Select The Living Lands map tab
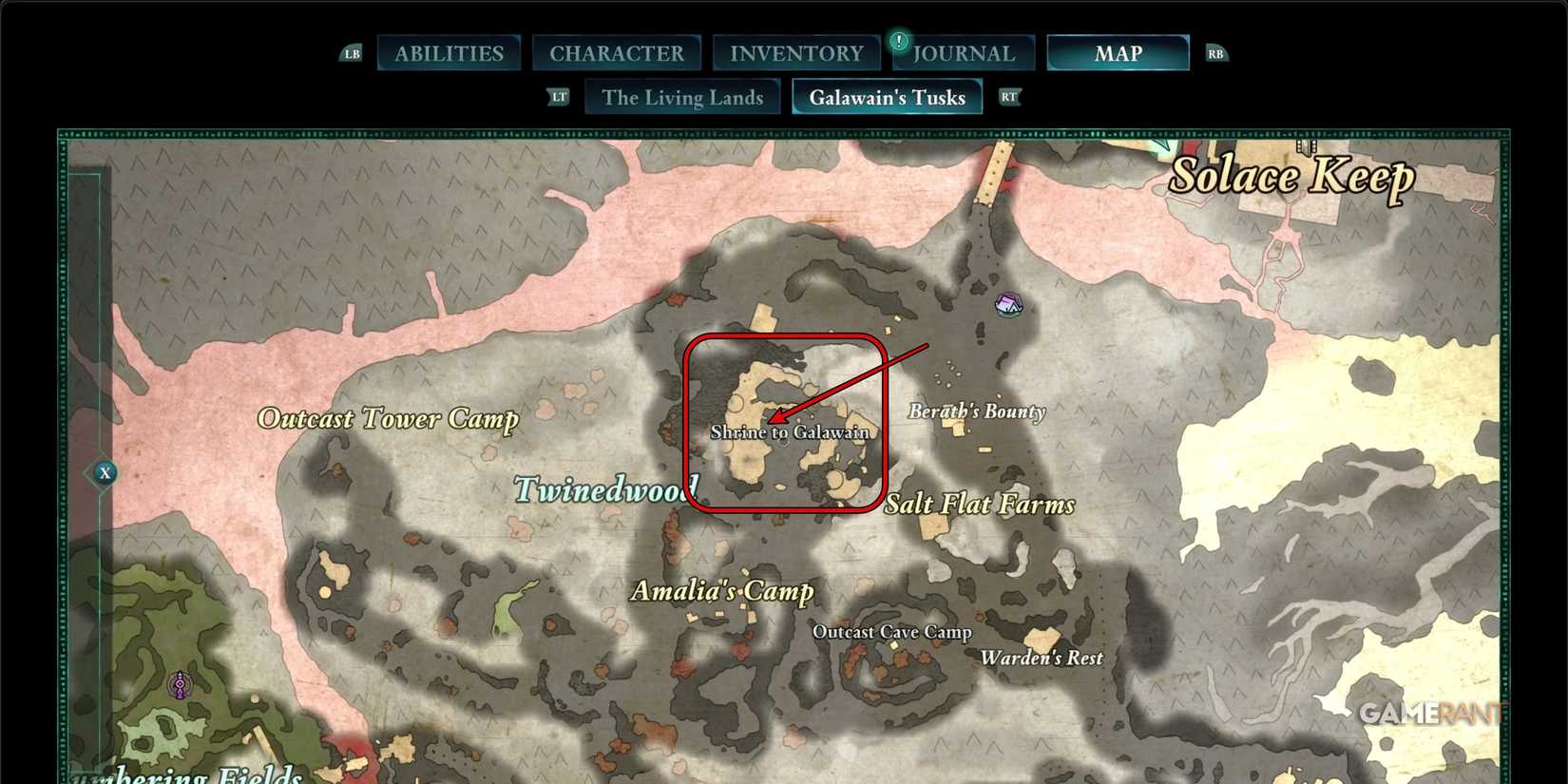Viewport: 1568px width, 784px height. click(682, 96)
